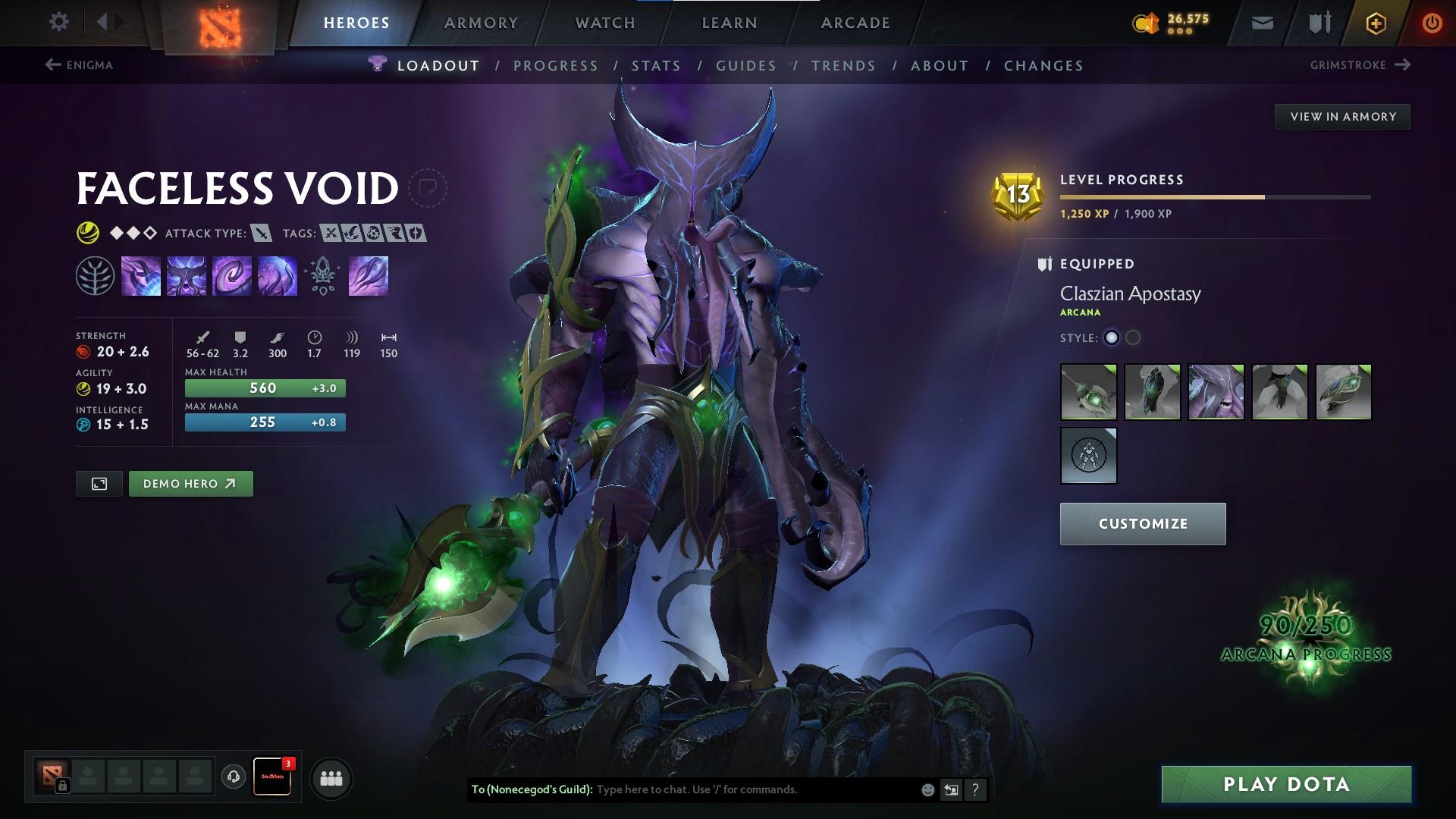This screenshot has width=1456, height=819.
Task: Open the settings gear menu
Action: click(59, 22)
